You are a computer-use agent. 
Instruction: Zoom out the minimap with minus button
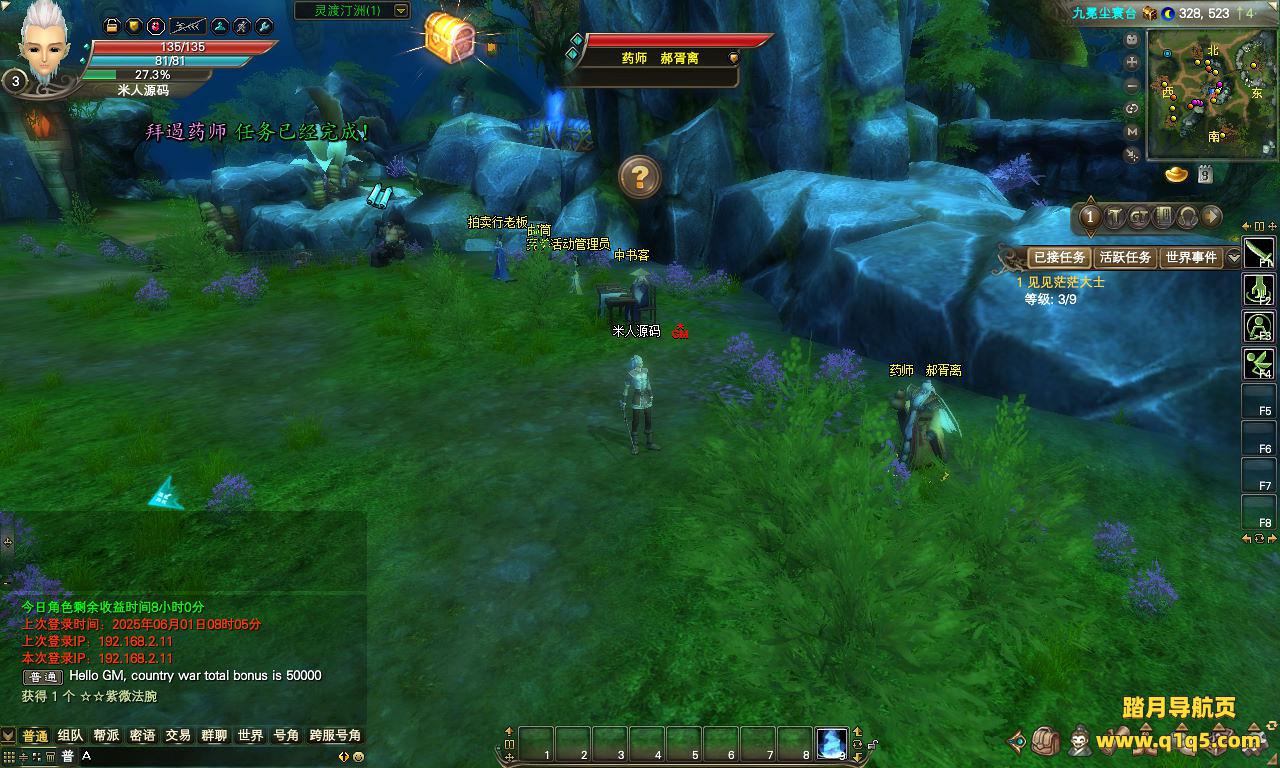[x=1132, y=85]
